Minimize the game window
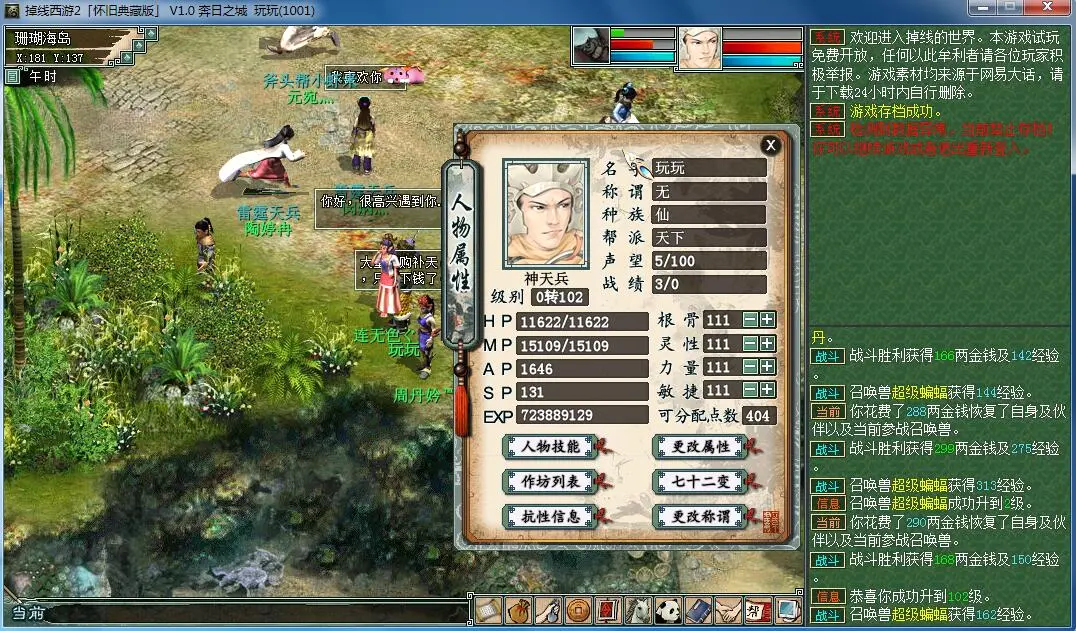This screenshot has width=1076, height=631. pyautogui.click(x=983, y=8)
